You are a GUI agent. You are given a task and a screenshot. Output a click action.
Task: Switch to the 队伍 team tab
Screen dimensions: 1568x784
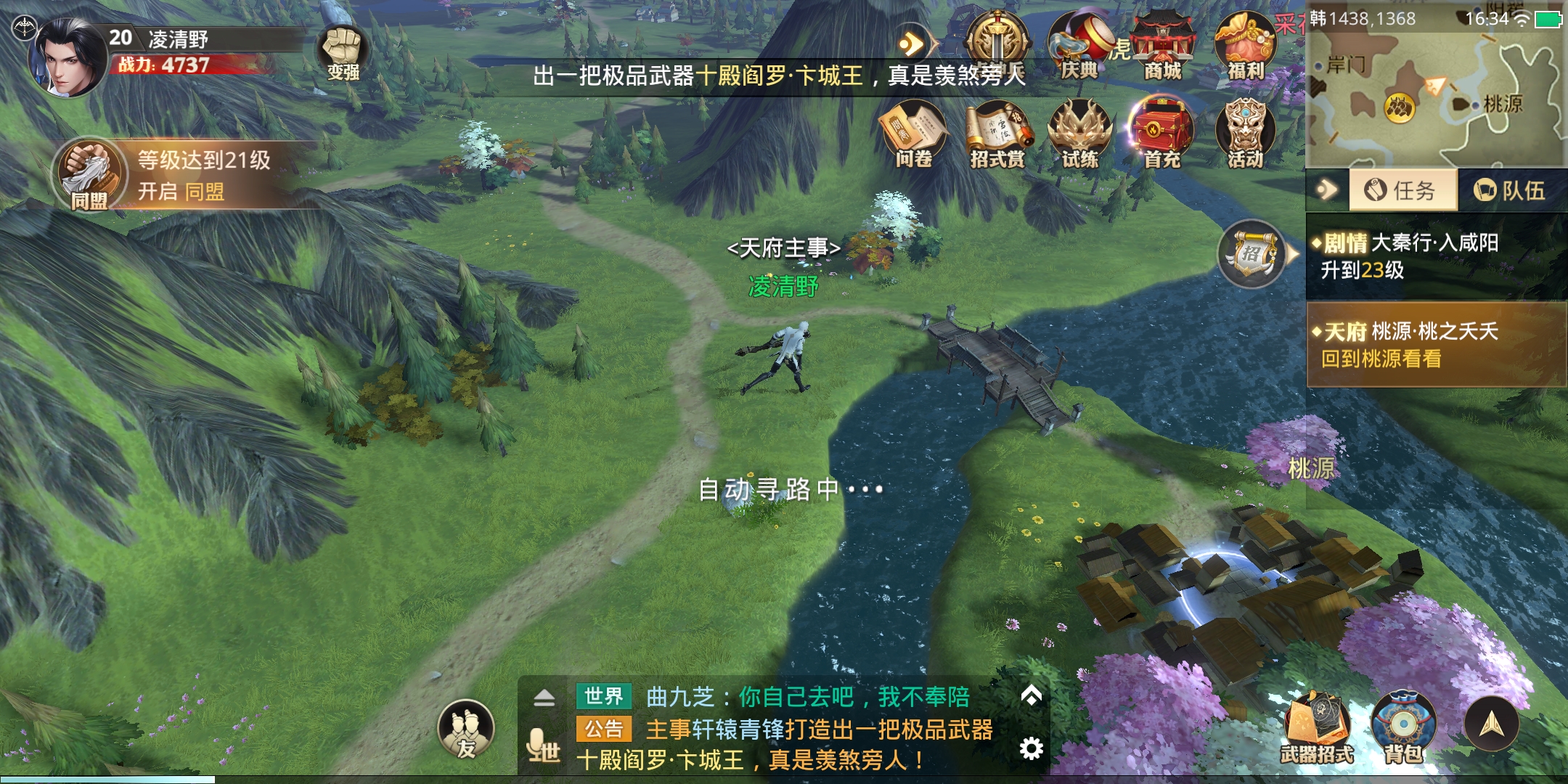(x=1510, y=190)
